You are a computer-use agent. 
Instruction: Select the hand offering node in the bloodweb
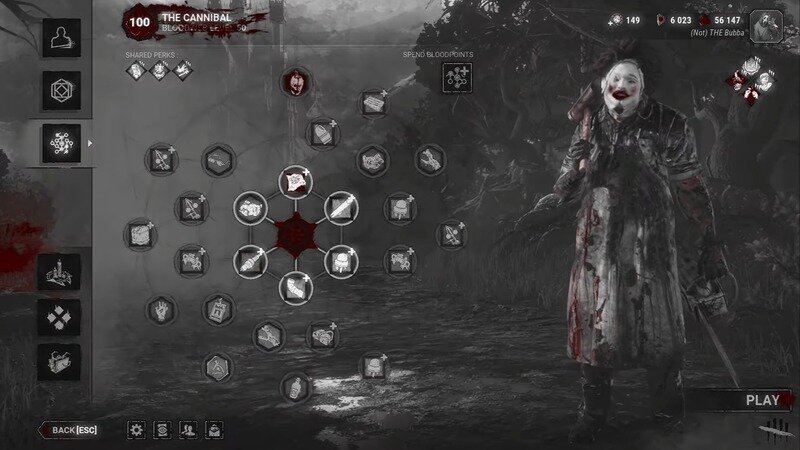tap(160, 308)
